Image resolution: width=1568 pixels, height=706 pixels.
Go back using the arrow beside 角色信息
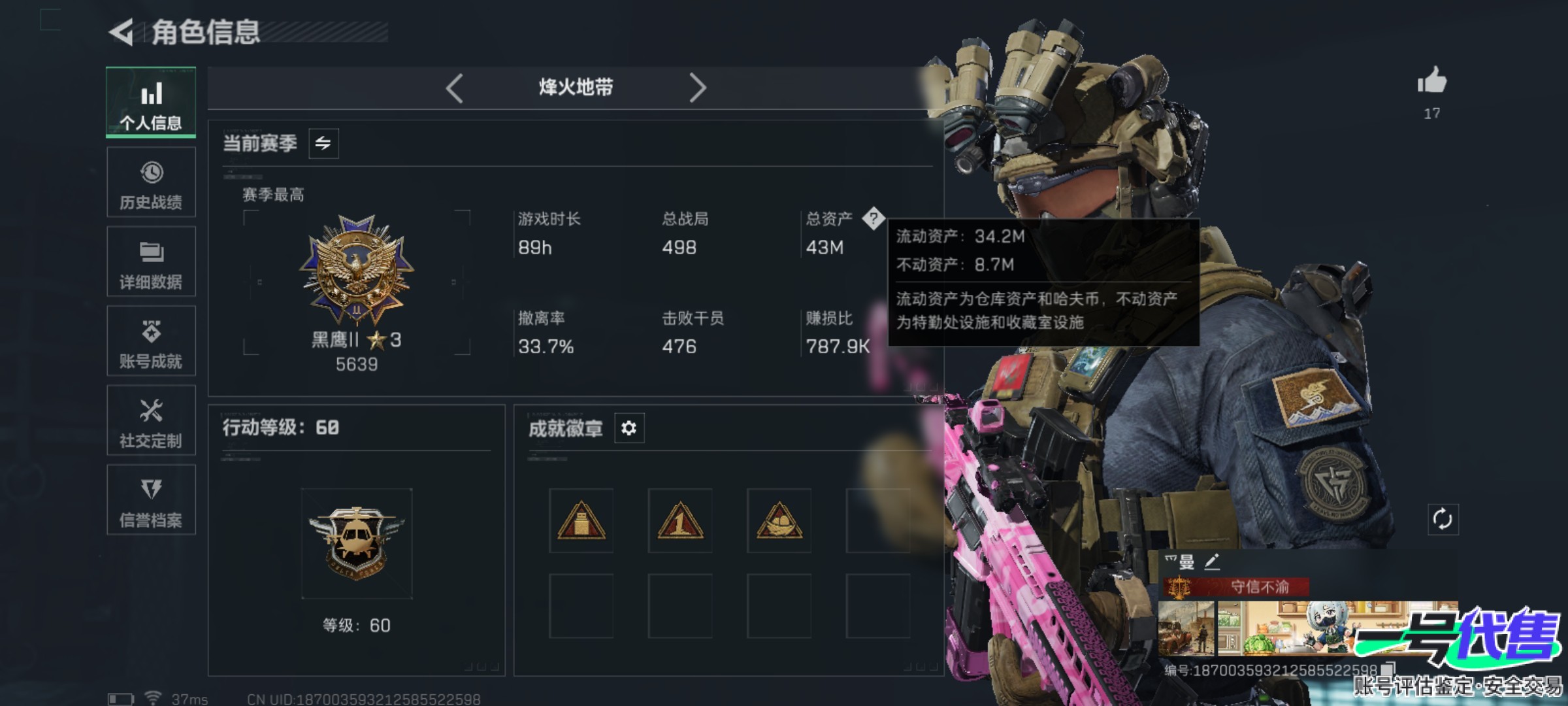click(x=122, y=32)
